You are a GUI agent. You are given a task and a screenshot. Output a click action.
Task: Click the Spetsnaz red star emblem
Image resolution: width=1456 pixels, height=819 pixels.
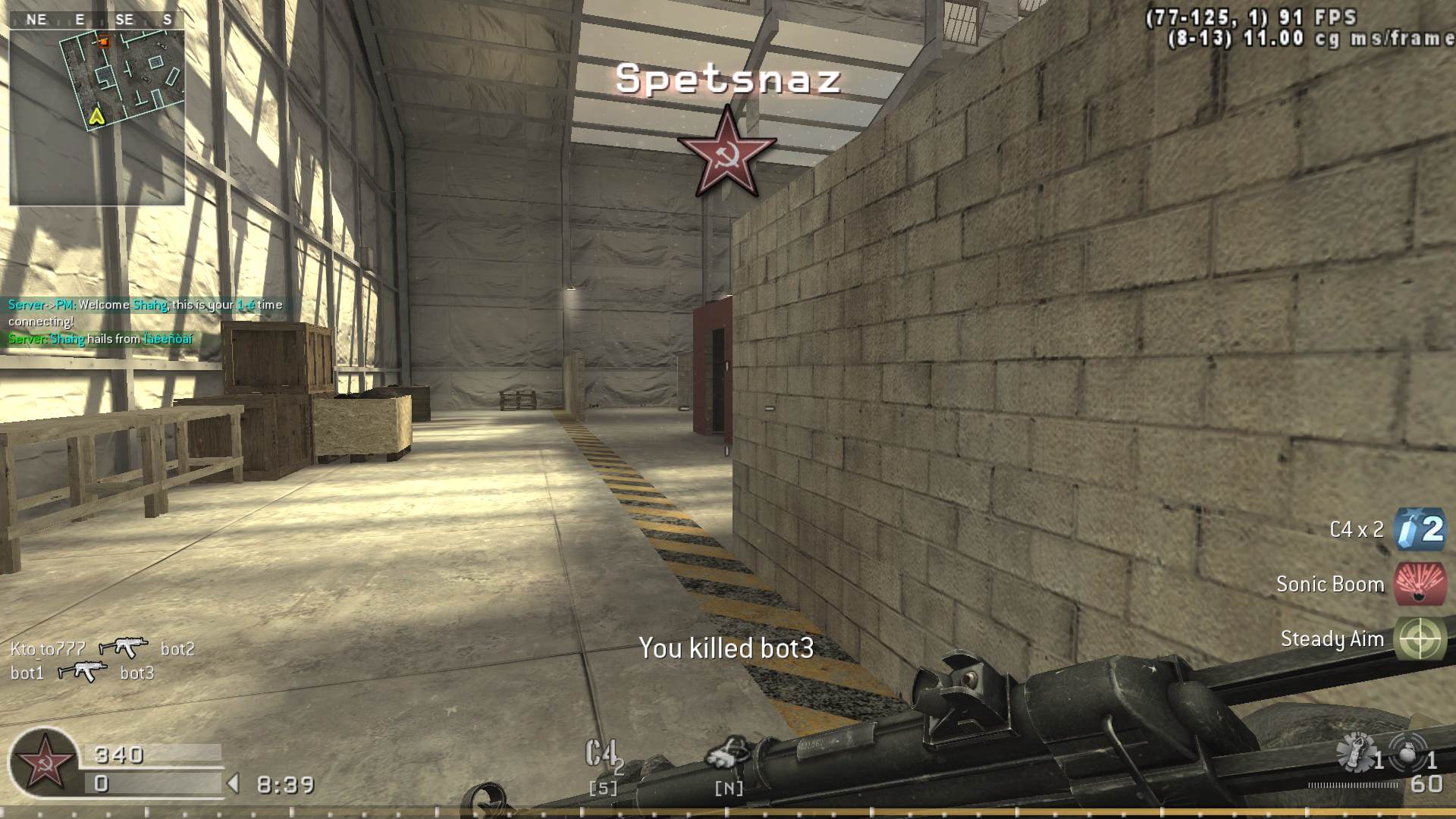coord(726,150)
